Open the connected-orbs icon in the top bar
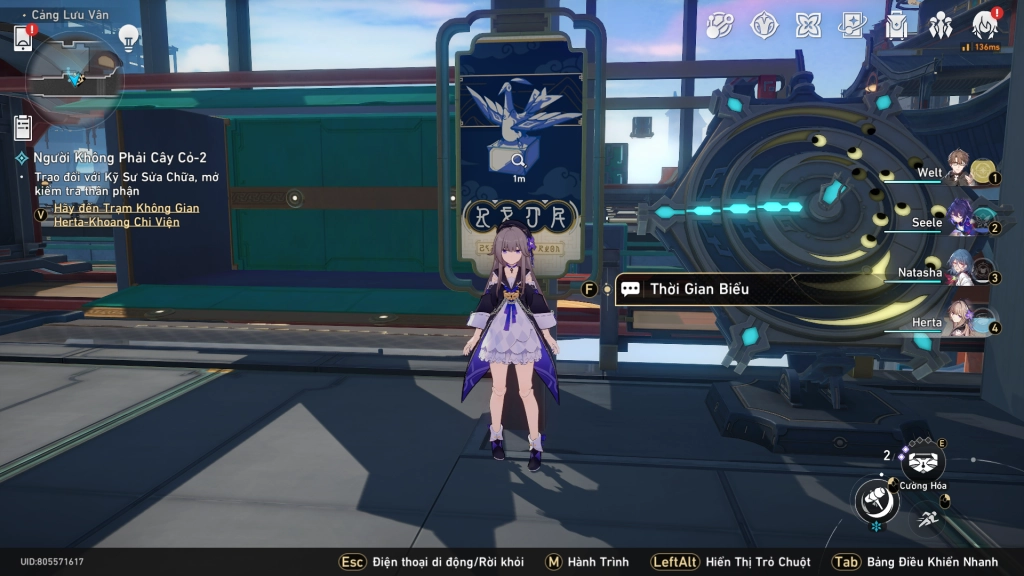This screenshot has height=576, width=1024. pos(719,26)
